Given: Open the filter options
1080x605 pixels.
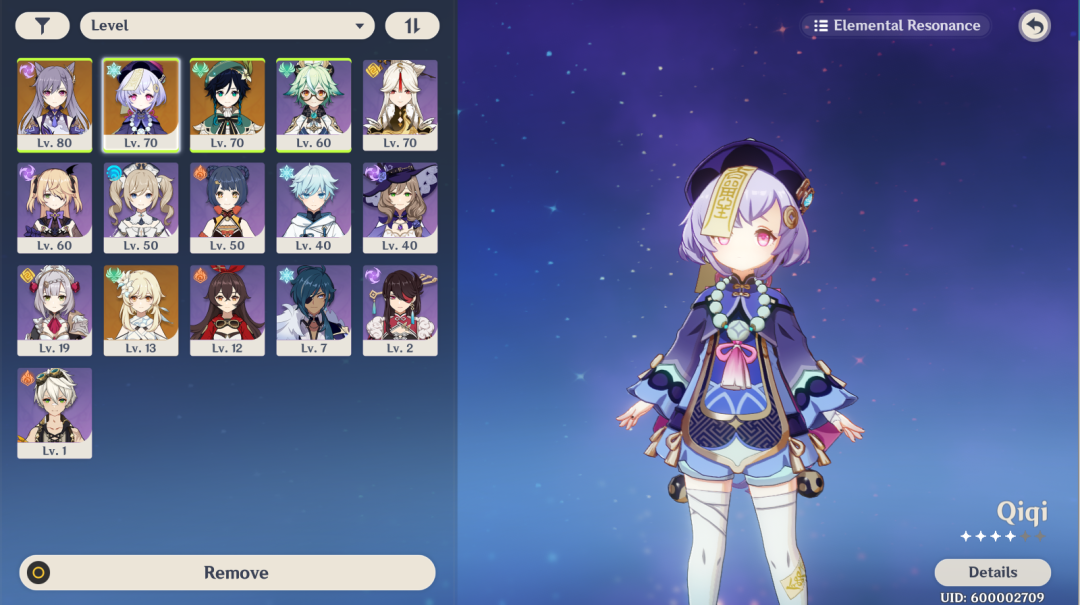Looking at the screenshot, I should [x=43, y=26].
